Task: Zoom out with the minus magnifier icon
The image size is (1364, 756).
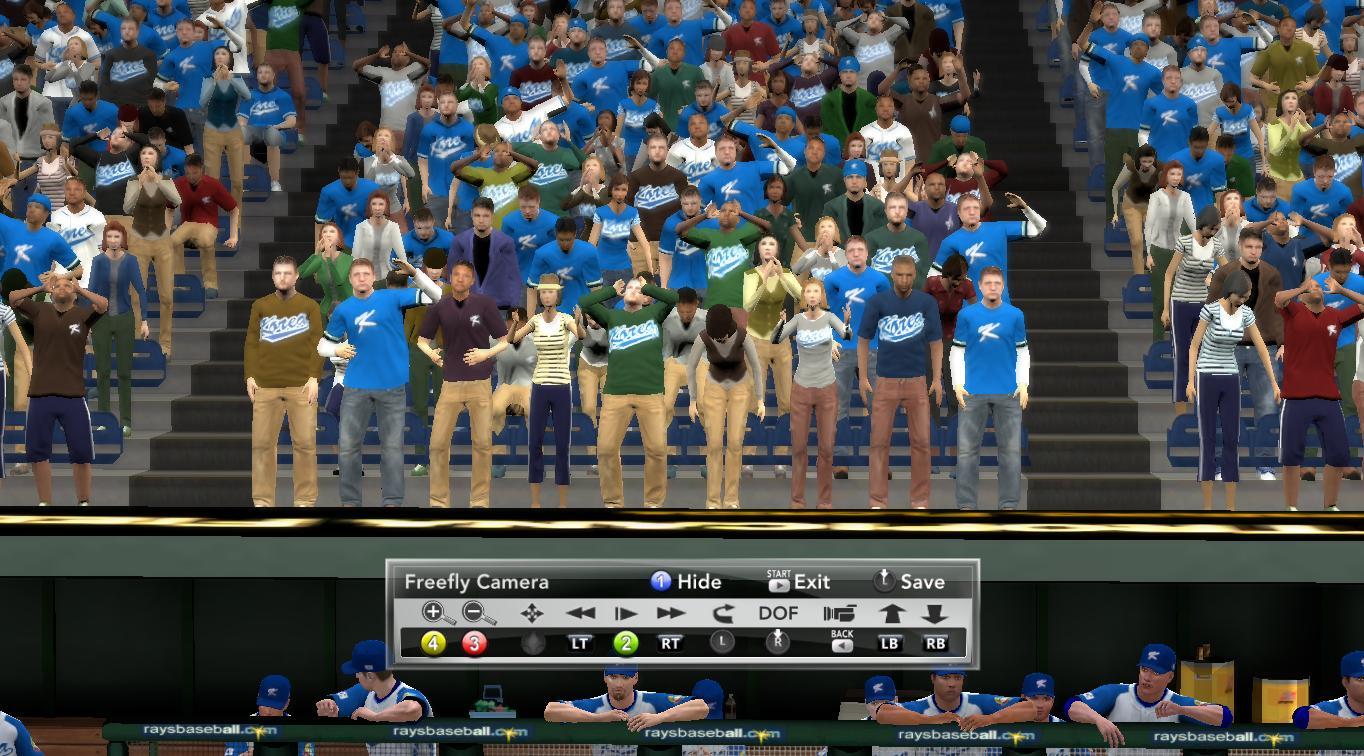Action: (478, 613)
